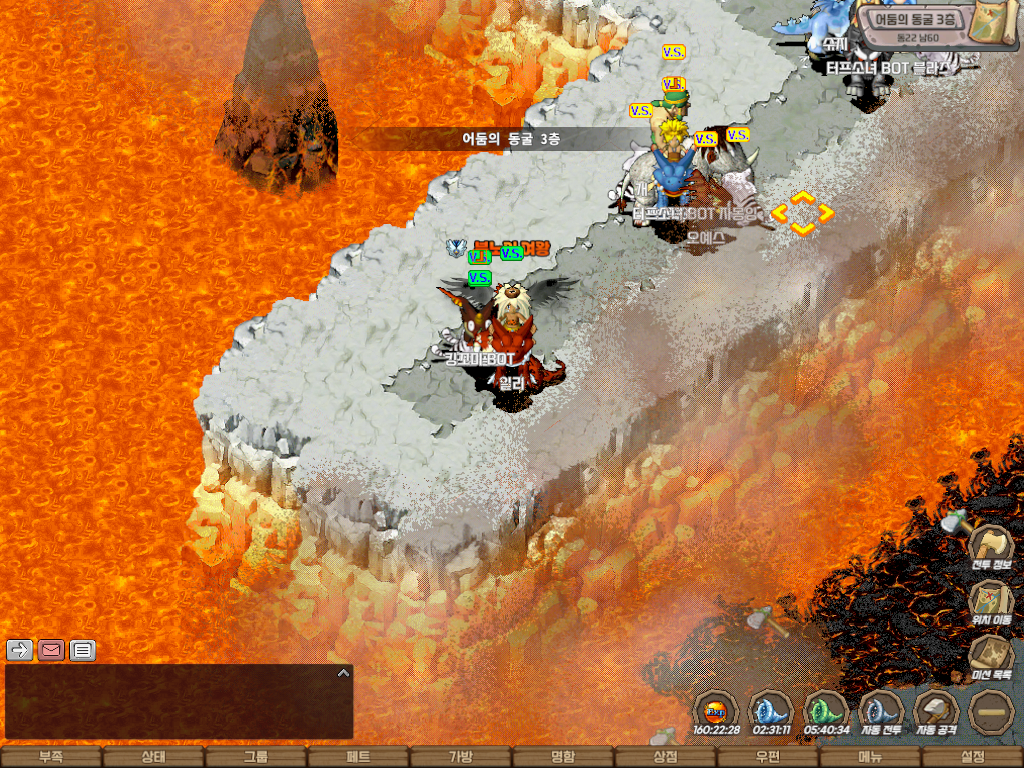Viewport: 1024px width, 768px height.
Task: Click the pink envelope chat button
Action: (51, 650)
